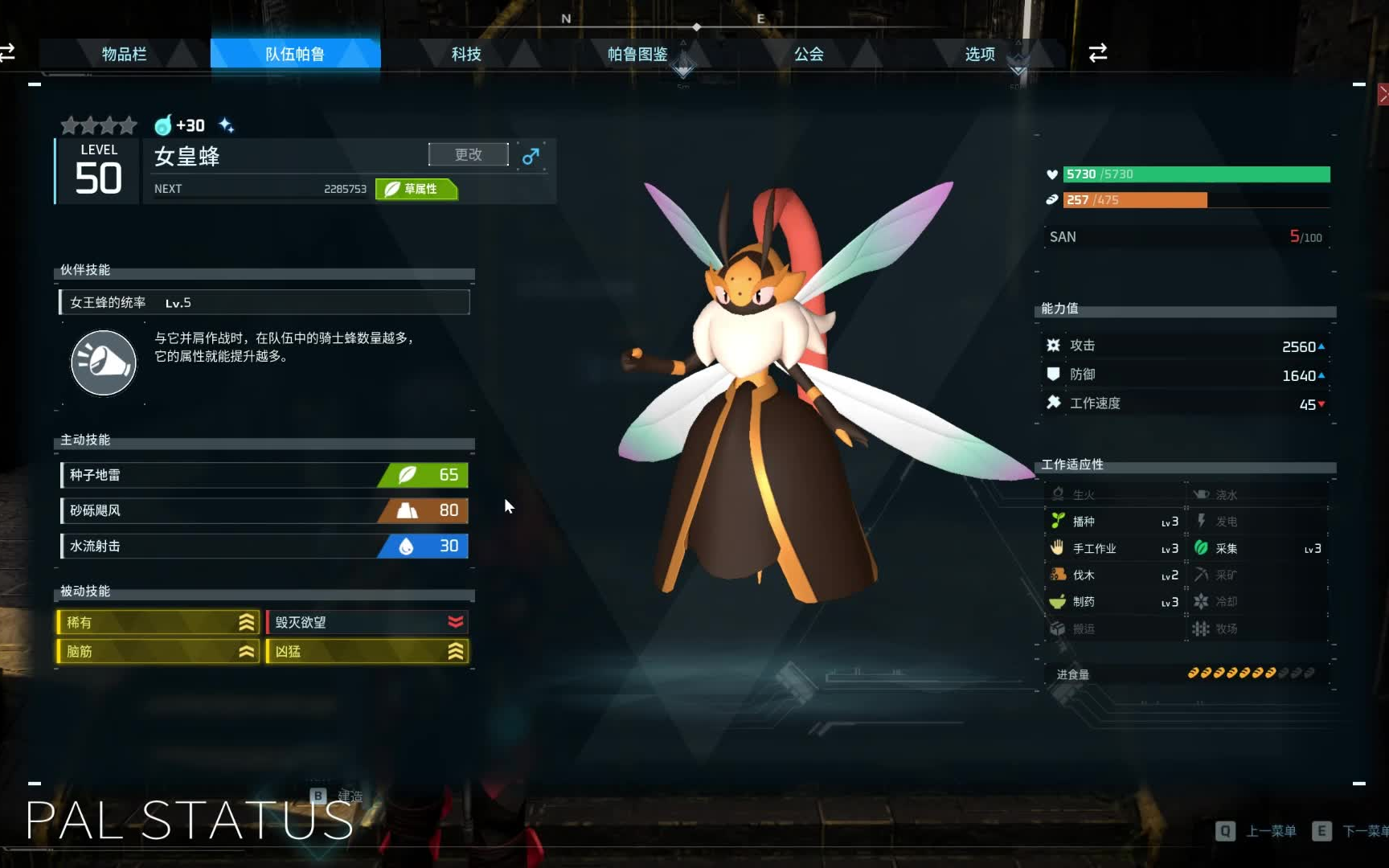The height and width of the screenshot is (868, 1389).
Task: Click the 草属性 grass element badge
Action: coord(416,189)
